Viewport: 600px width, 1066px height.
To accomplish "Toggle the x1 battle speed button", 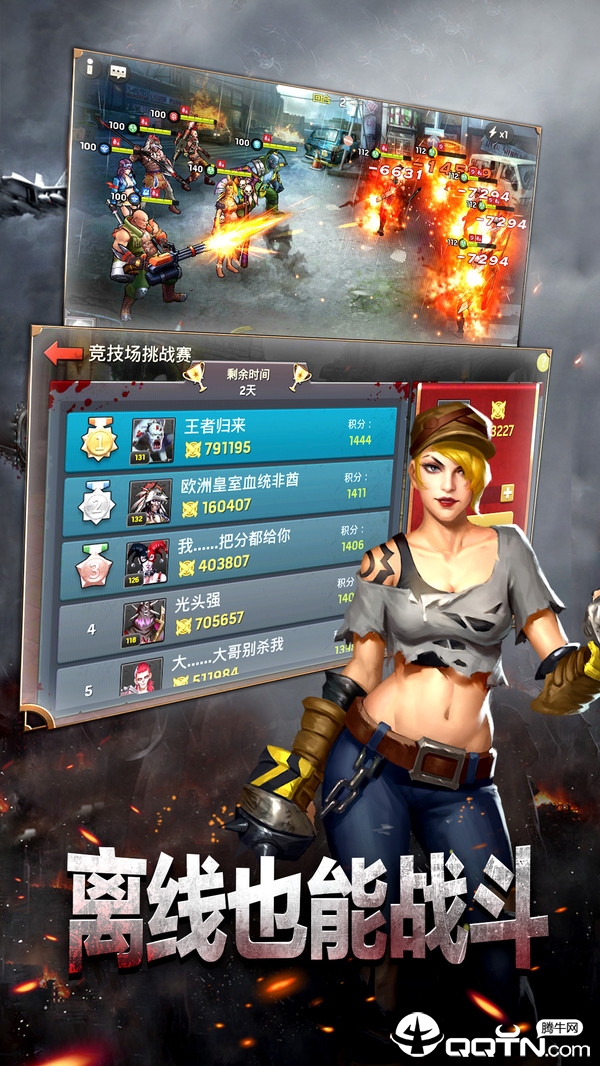I will (501, 134).
